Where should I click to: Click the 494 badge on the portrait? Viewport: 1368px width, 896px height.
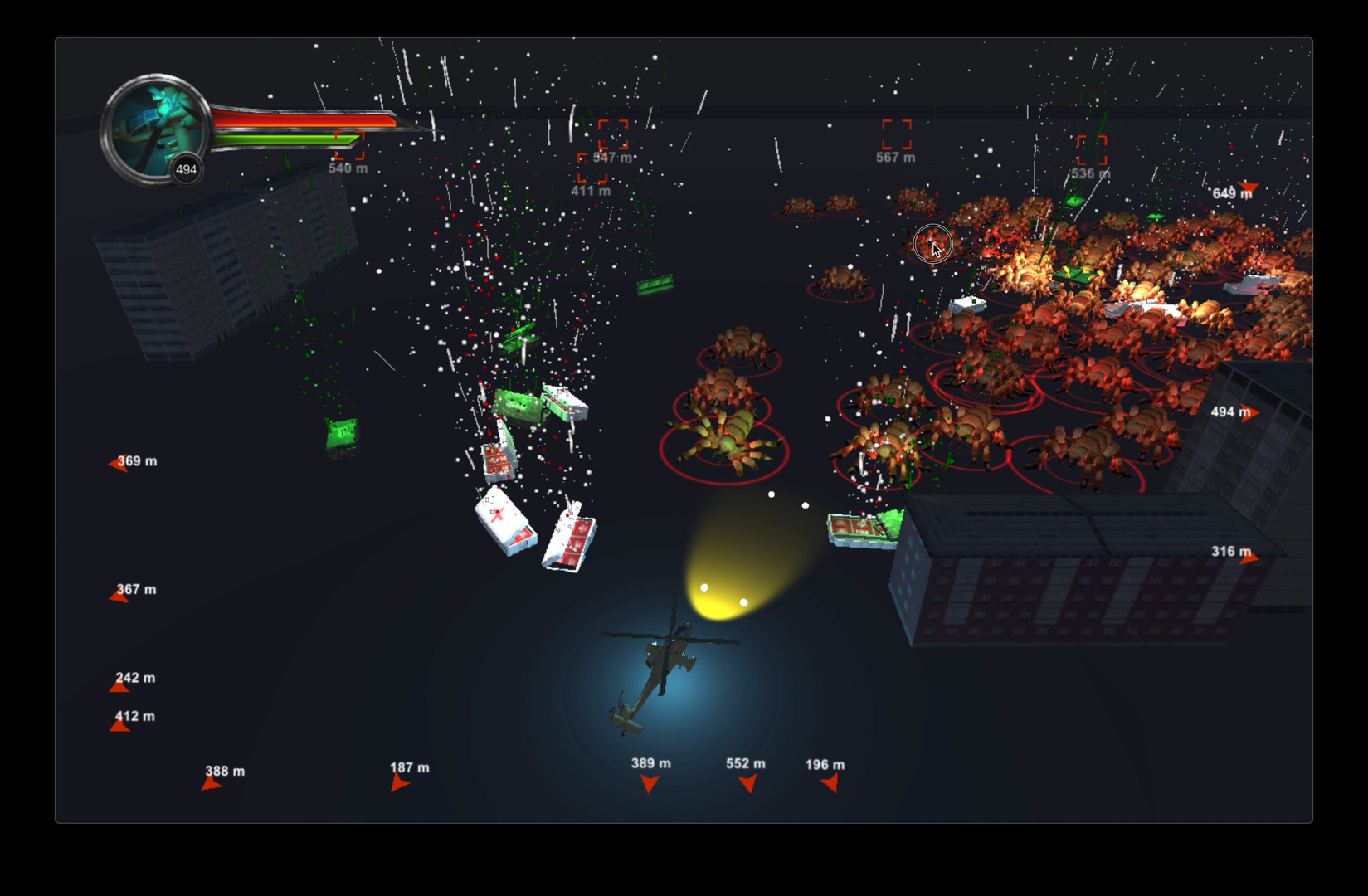pyautogui.click(x=187, y=168)
